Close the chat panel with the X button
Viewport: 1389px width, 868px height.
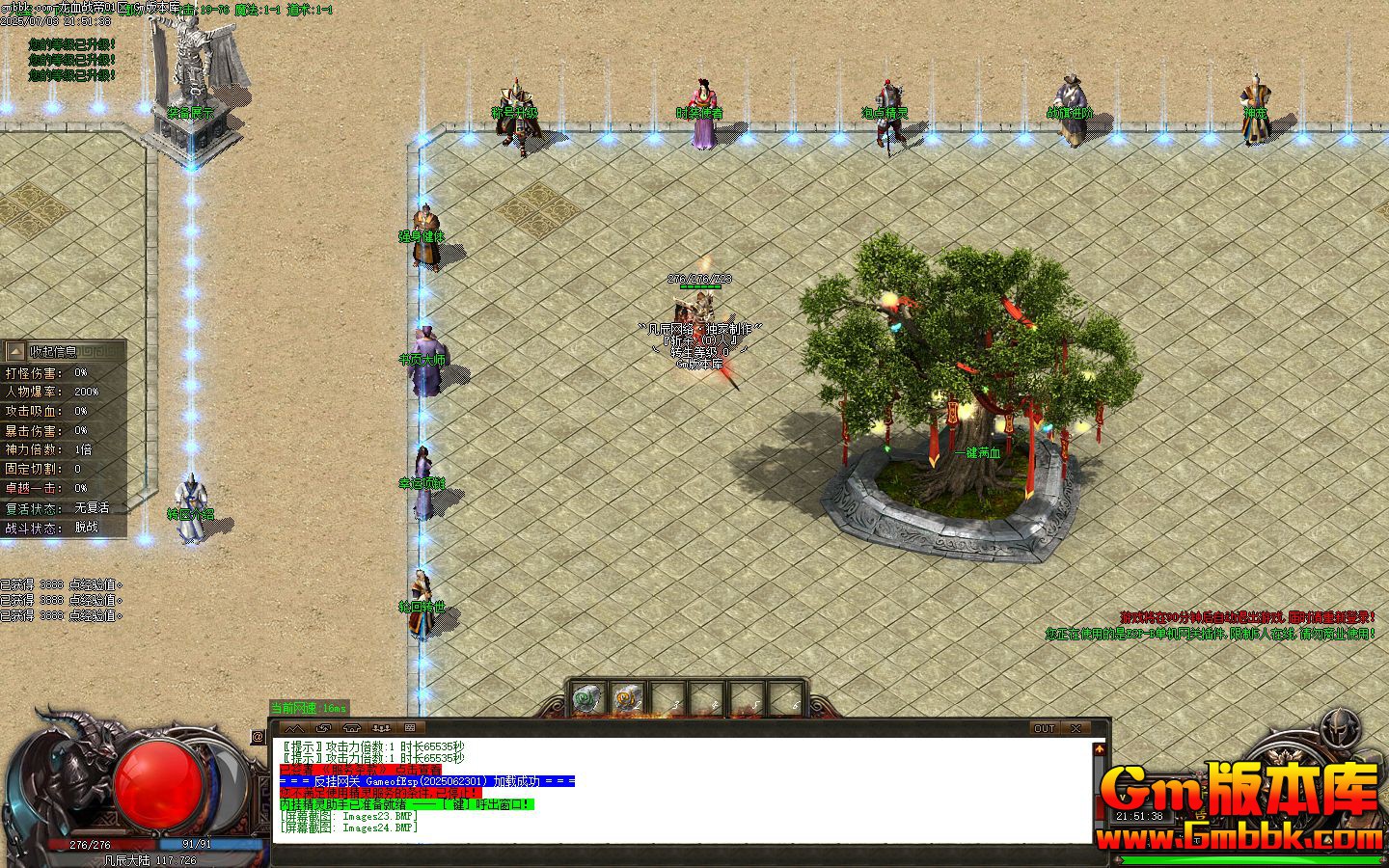pyautogui.click(x=1076, y=728)
